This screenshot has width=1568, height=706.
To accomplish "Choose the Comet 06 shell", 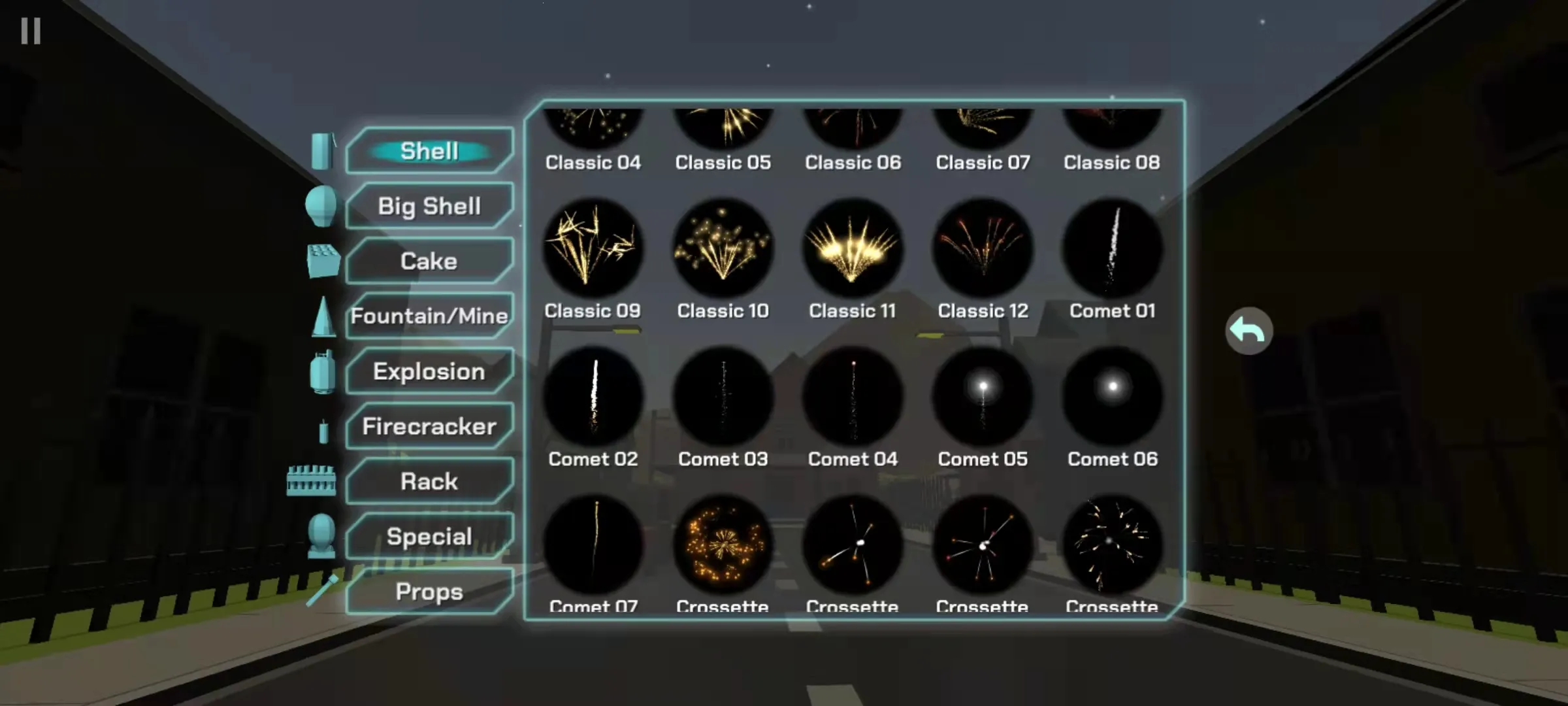I will (1113, 397).
